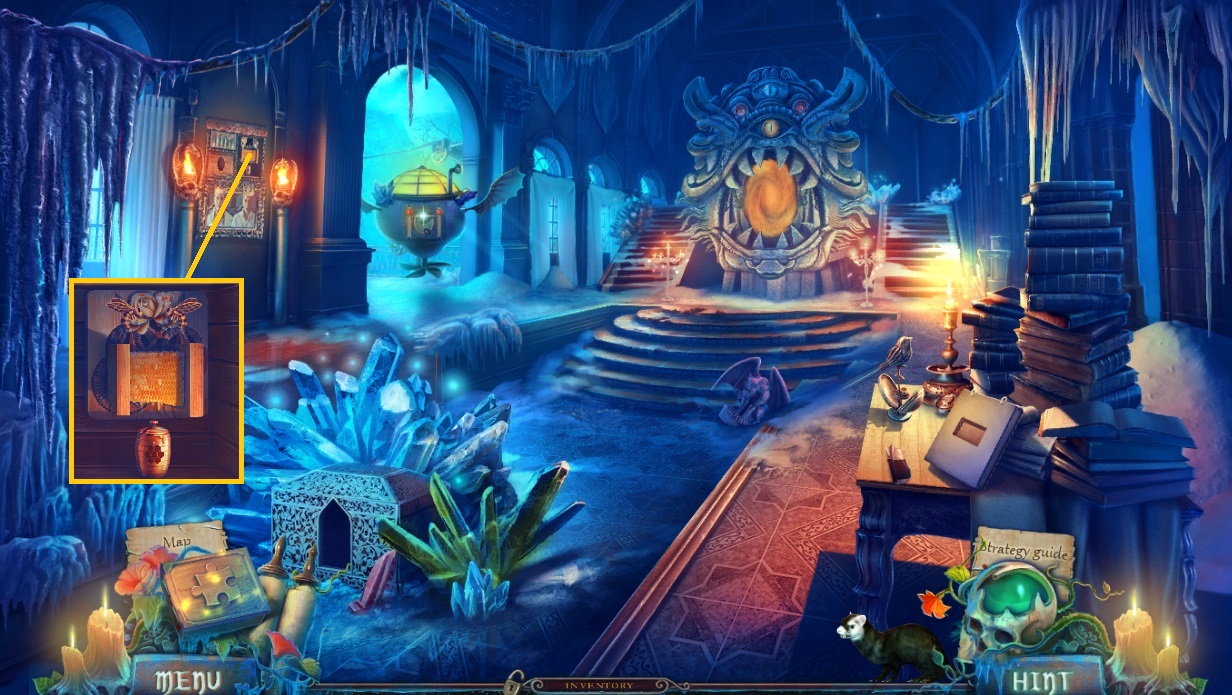The height and width of the screenshot is (695, 1232).
Task: Use the Hint button
Action: 1040,679
